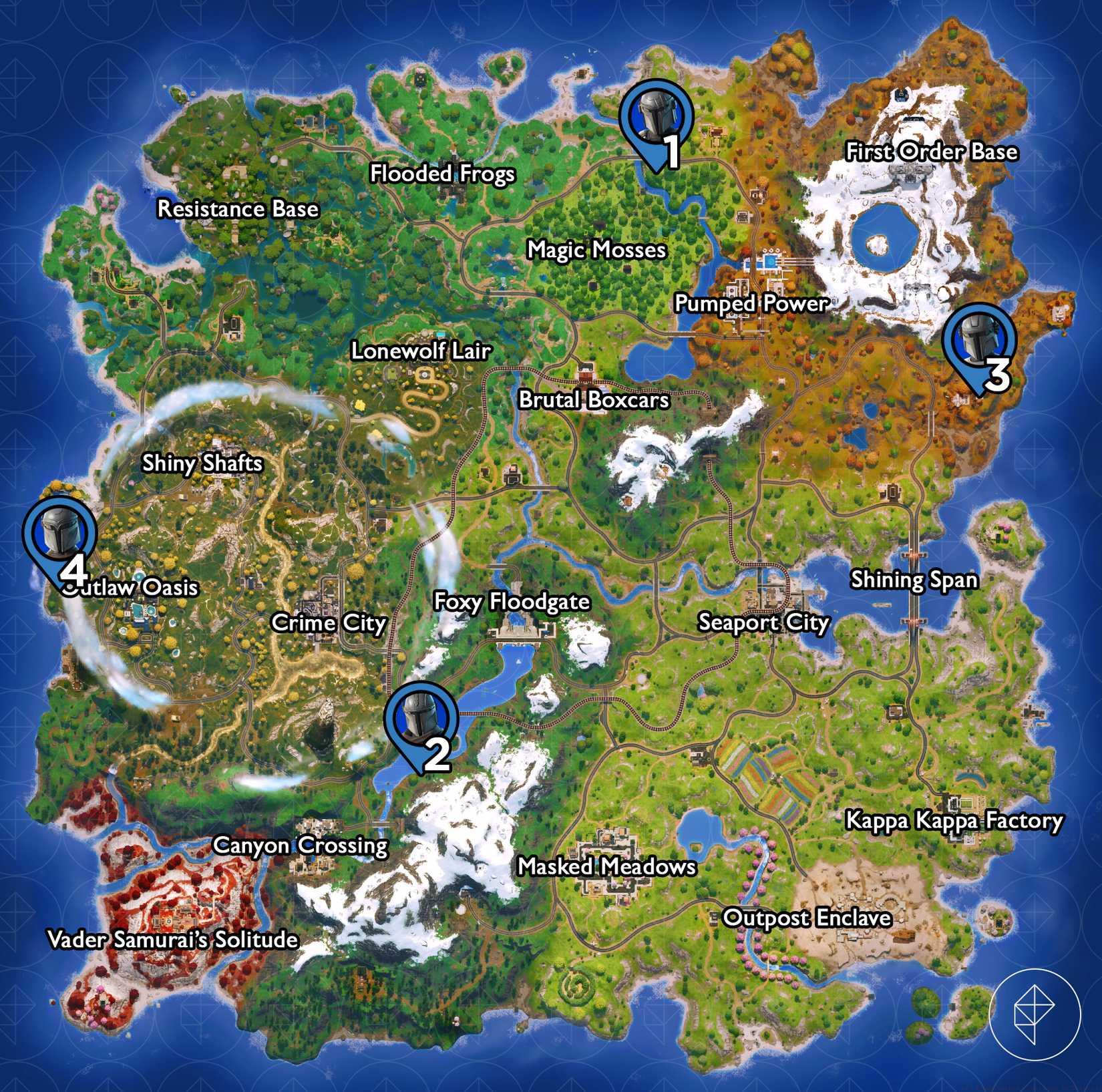
Task: Click the Seaport City label
Action: point(763,622)
